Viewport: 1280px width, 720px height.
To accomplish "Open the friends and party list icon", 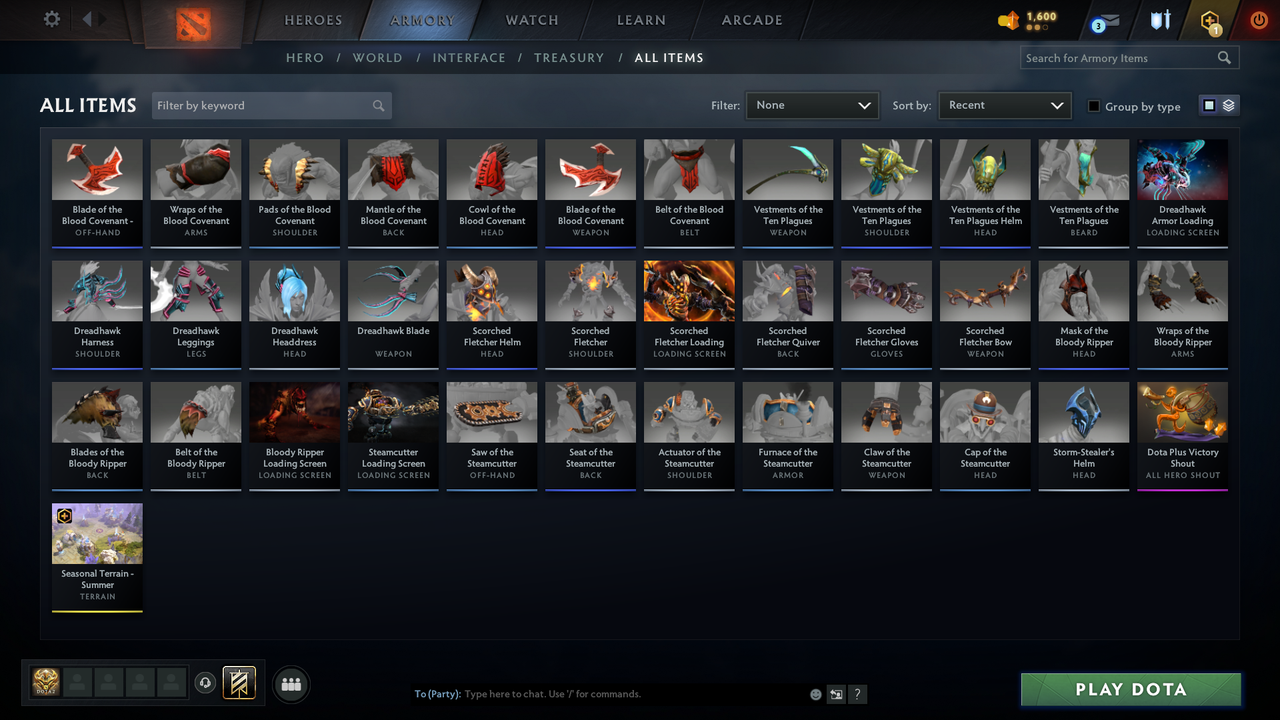I will (290, 684).
